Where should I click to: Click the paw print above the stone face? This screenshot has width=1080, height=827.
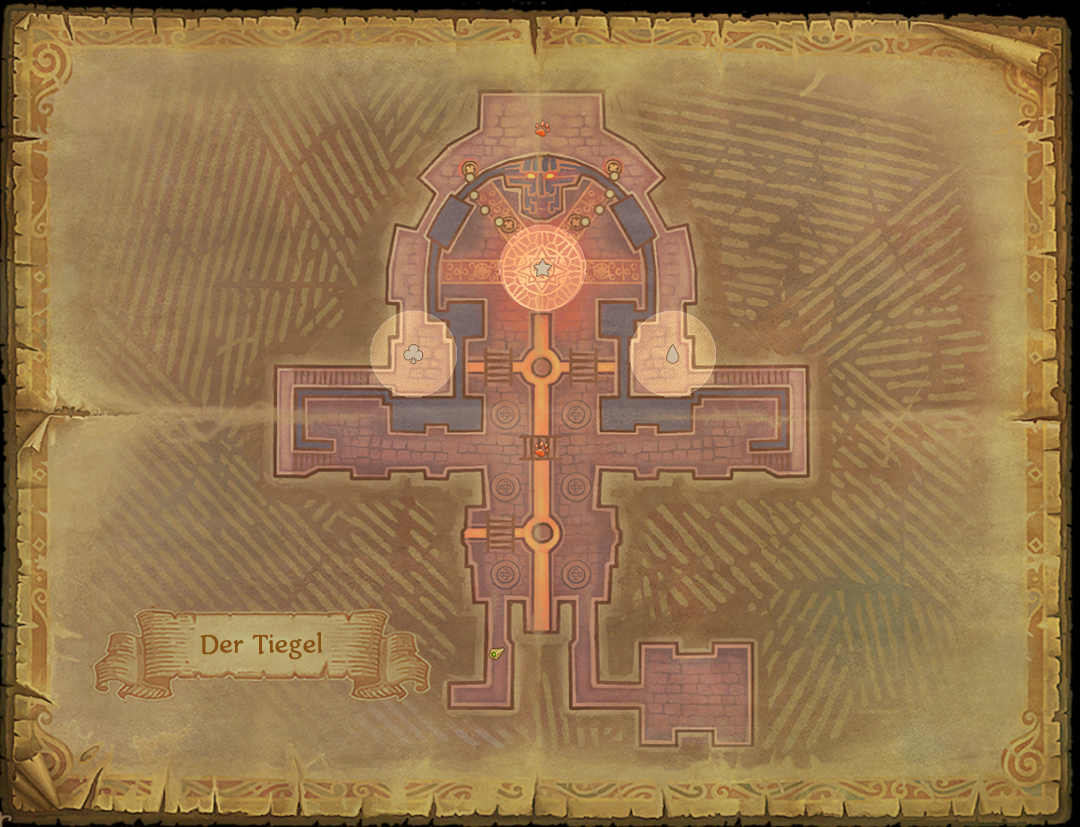click(x=541, y=128)
